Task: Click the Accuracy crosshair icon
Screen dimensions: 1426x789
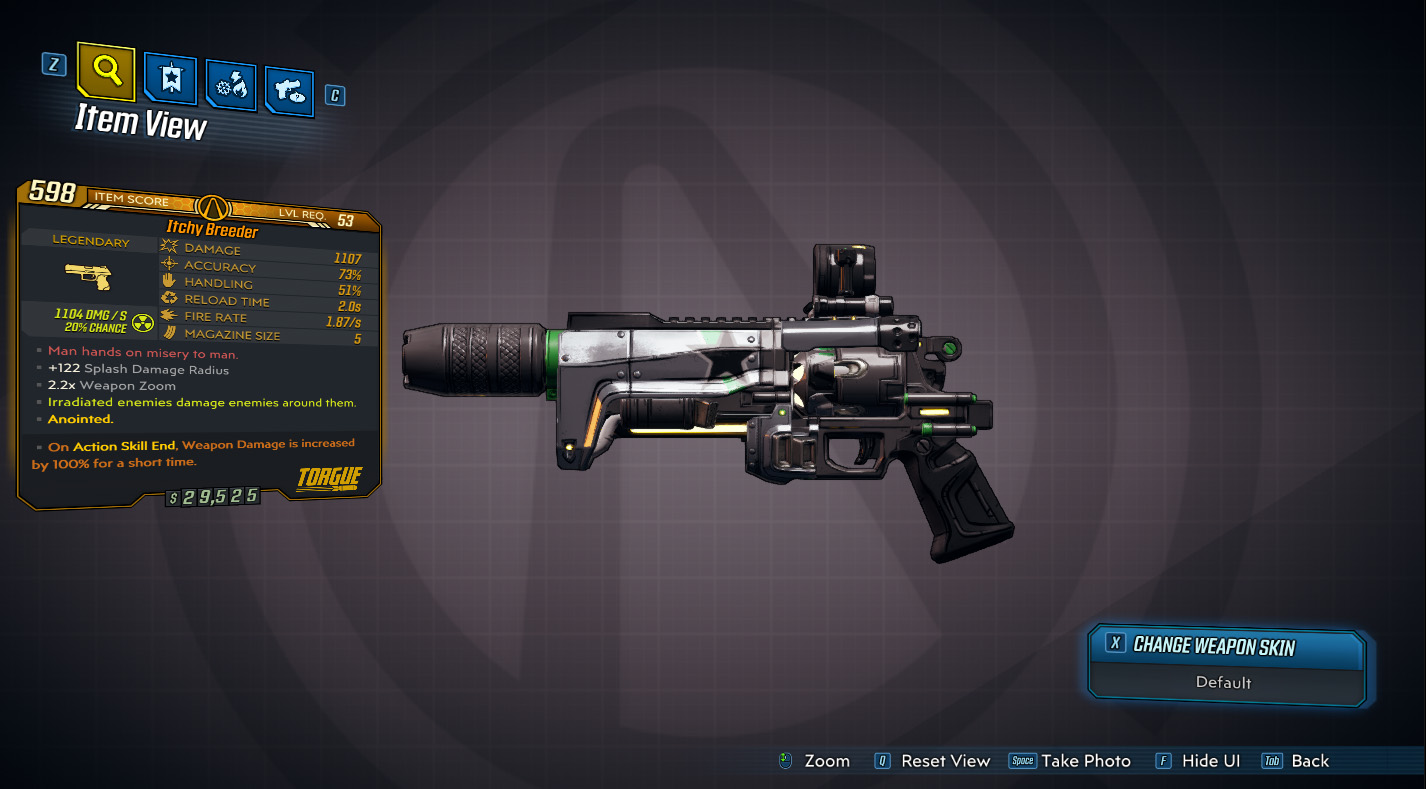Action: (x=167, y=265)
